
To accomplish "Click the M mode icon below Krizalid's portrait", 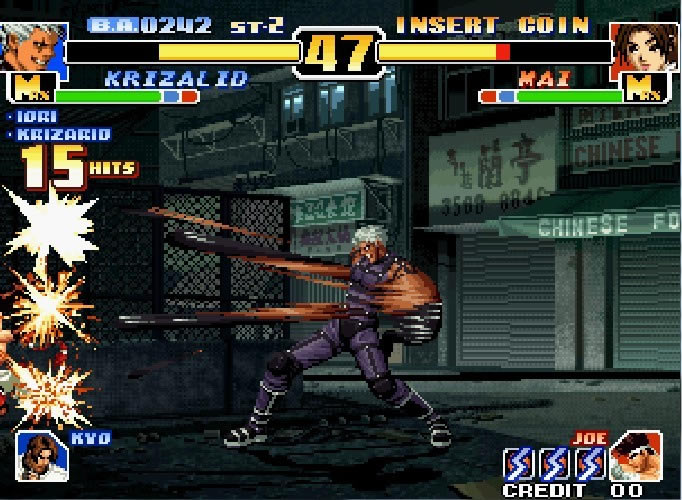I will pos(30,90).
